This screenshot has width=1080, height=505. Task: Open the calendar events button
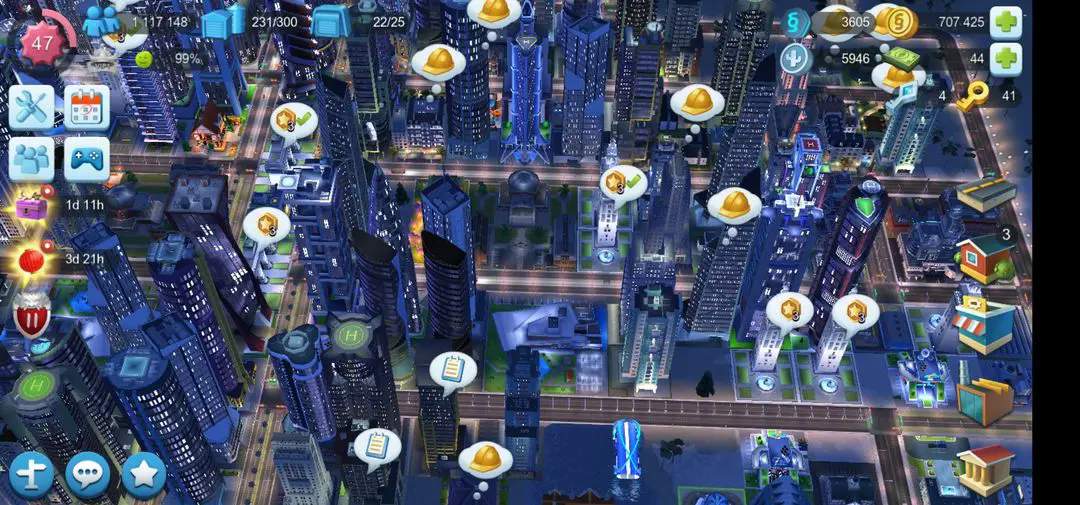click(87, 107)
